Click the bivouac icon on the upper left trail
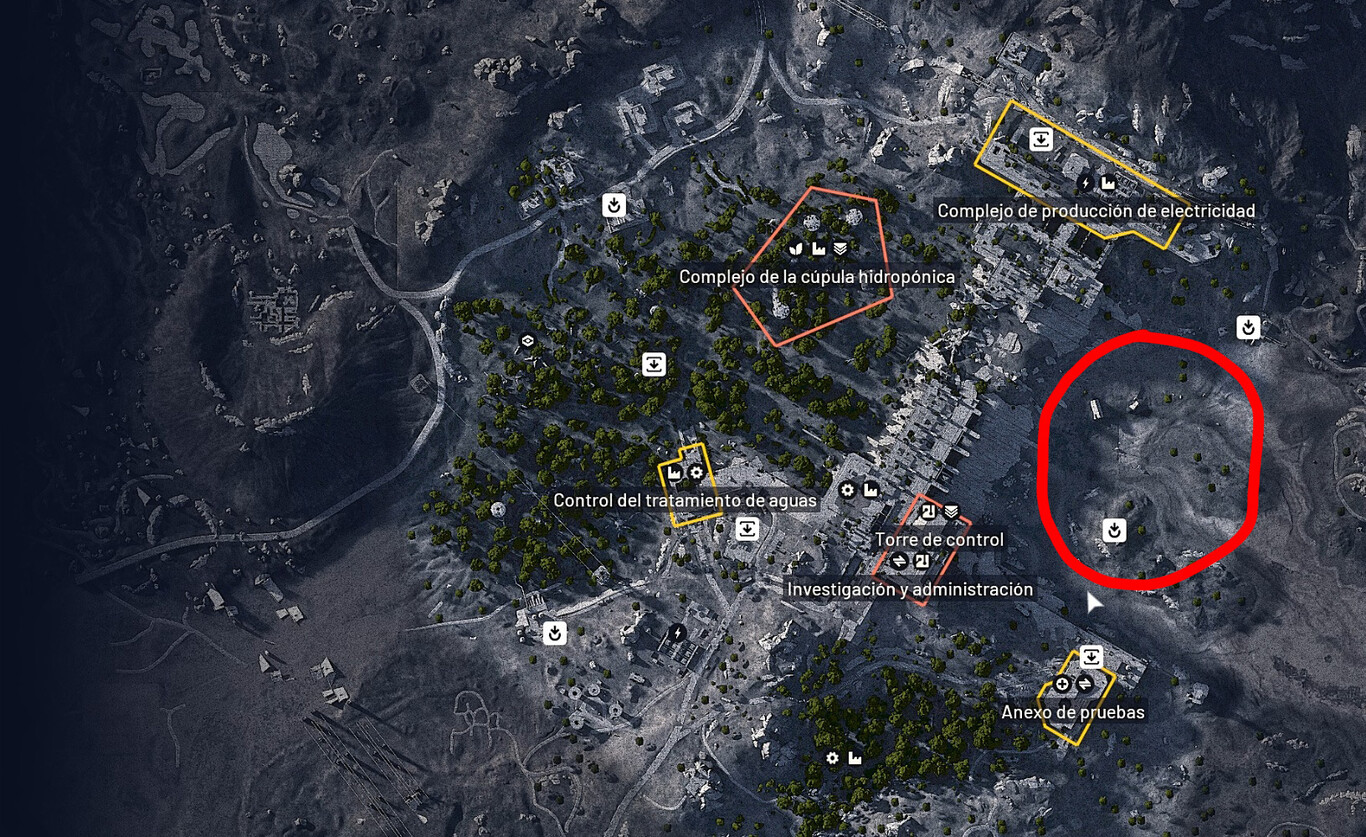Screen dimensions: 1366x837 coord(613,206)
